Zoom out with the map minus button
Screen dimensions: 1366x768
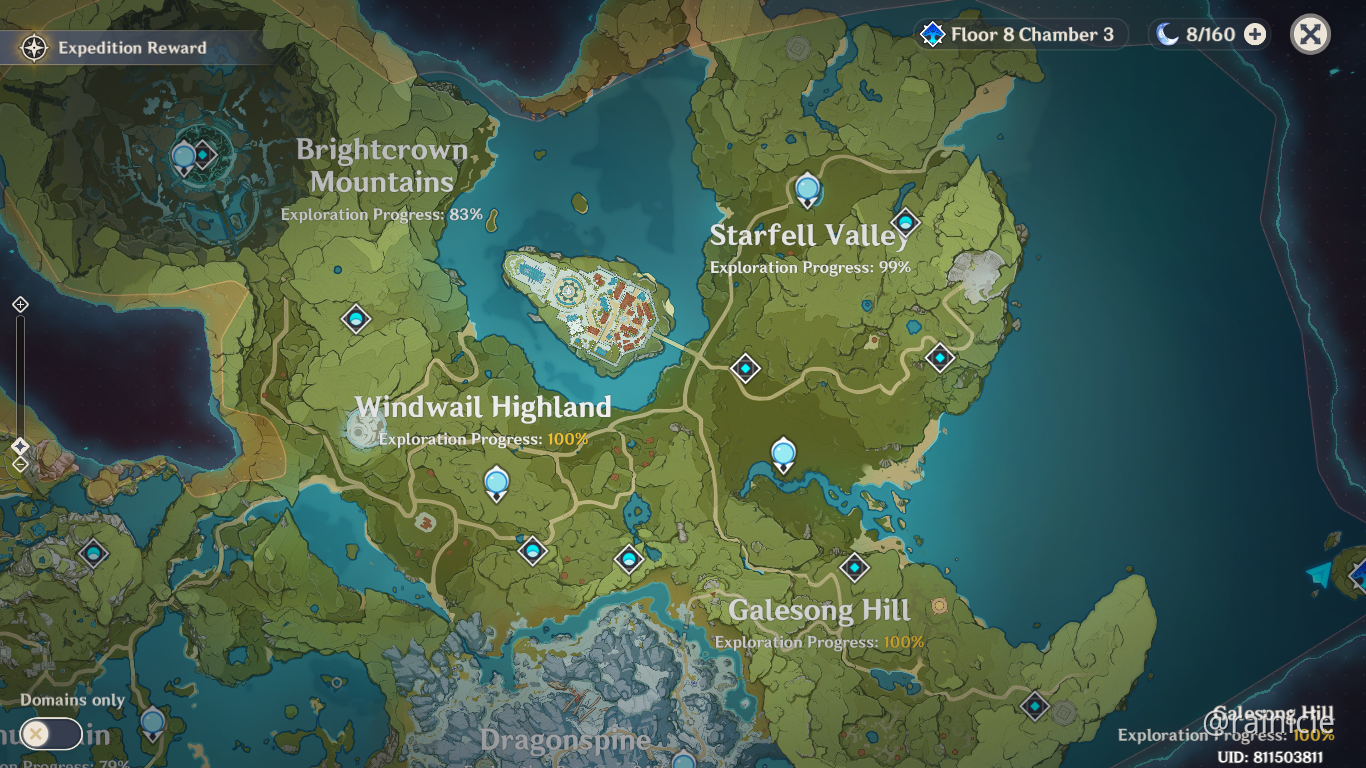point(20,464)
